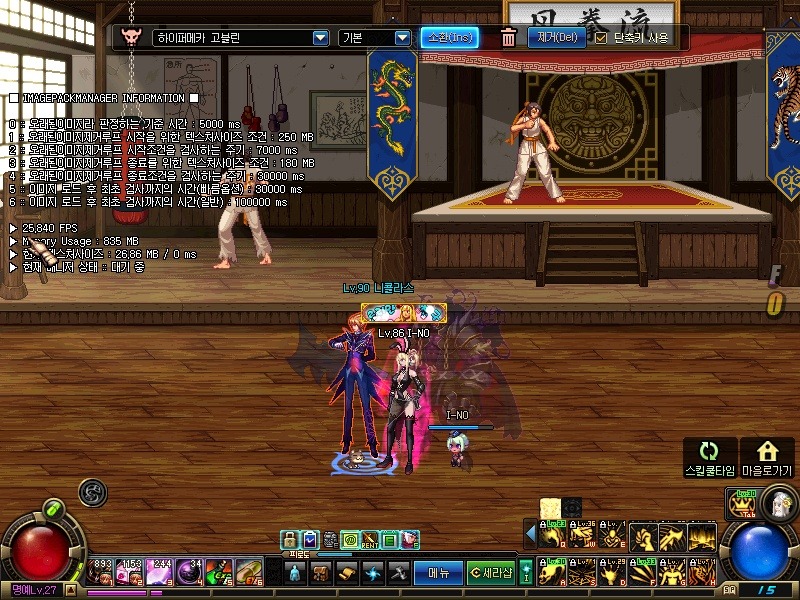Image resolution: width=800 pixels, height=600 pixels.
Task: Click the 제거(Del) remove button
Action: point(556,38)
